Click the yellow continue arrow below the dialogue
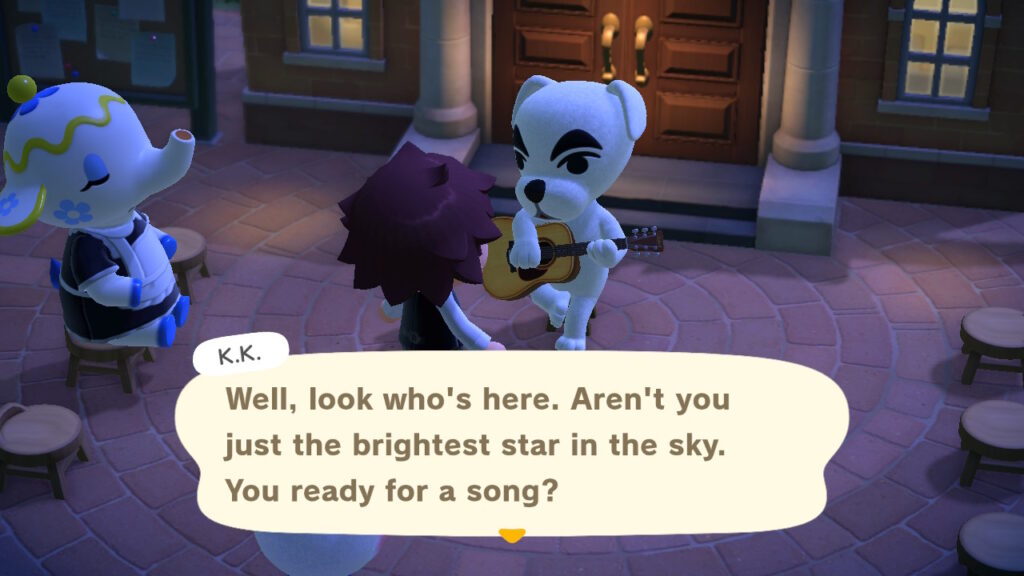1024x576 pixels. 512,535
